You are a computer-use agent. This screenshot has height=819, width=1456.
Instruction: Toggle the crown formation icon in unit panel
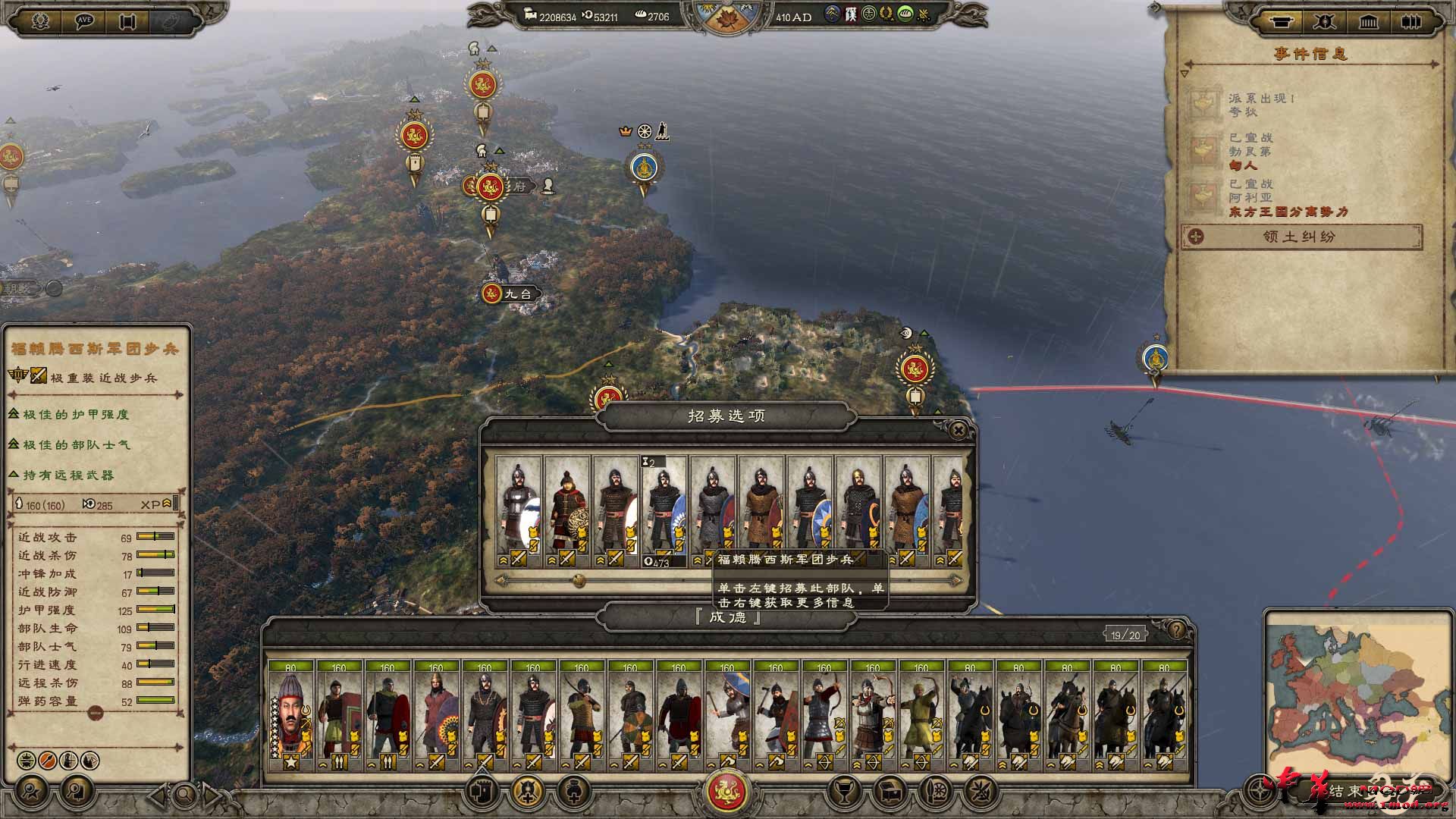[x=26, y=759]
